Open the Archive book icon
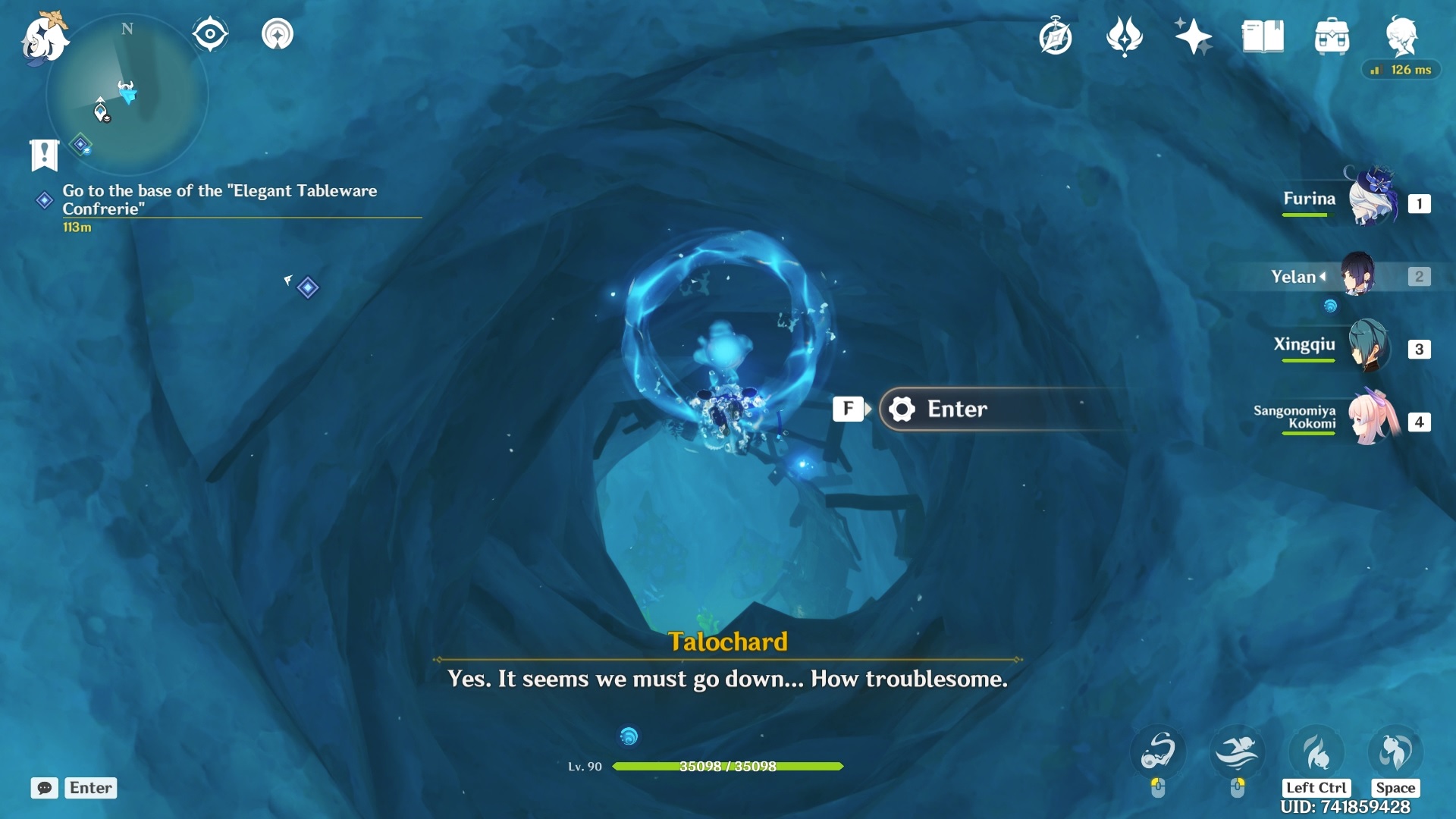This screenshot has width=1456, height=819. [1263, 35]
